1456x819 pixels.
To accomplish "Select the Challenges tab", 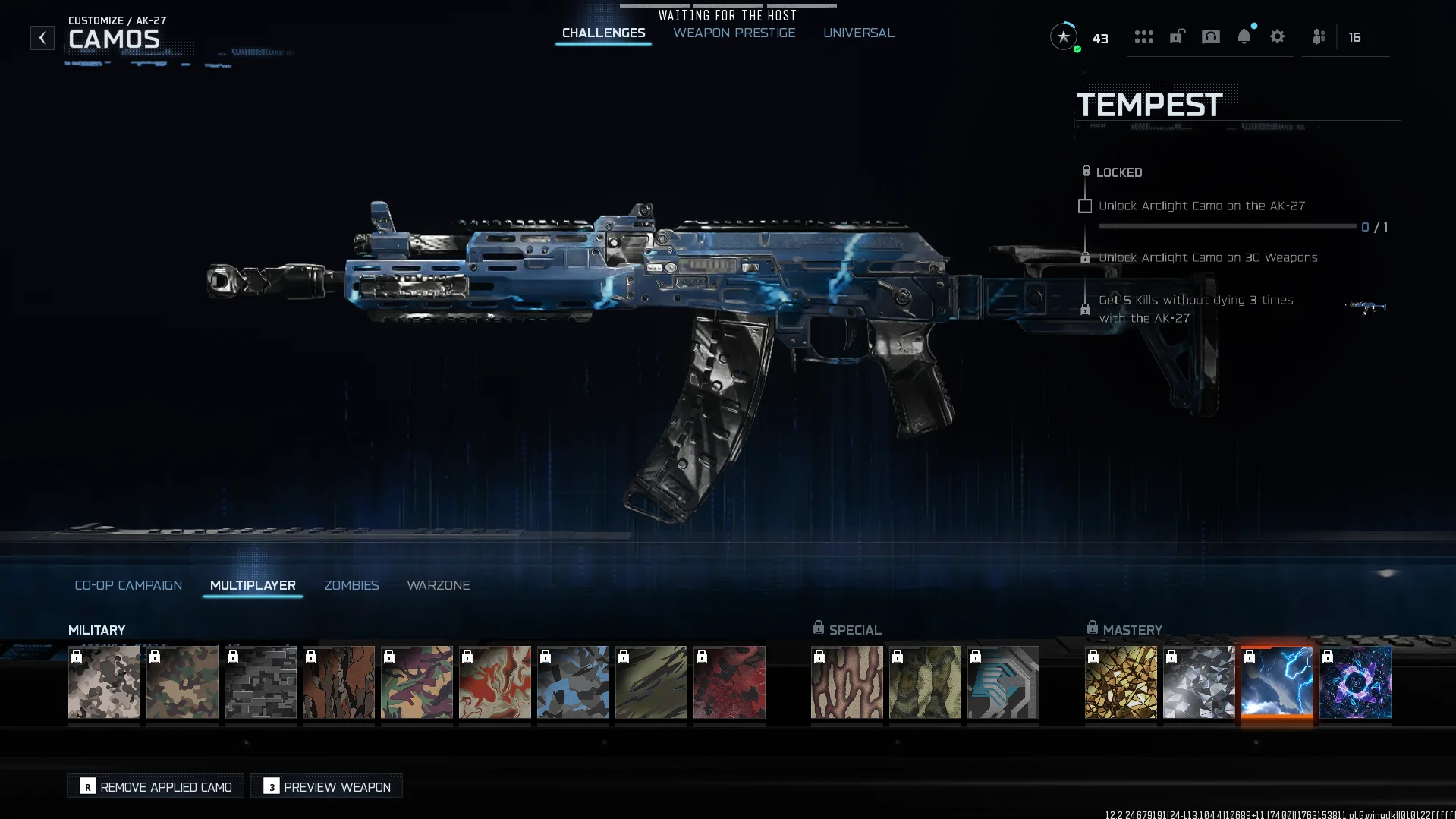I will [603, 33].
